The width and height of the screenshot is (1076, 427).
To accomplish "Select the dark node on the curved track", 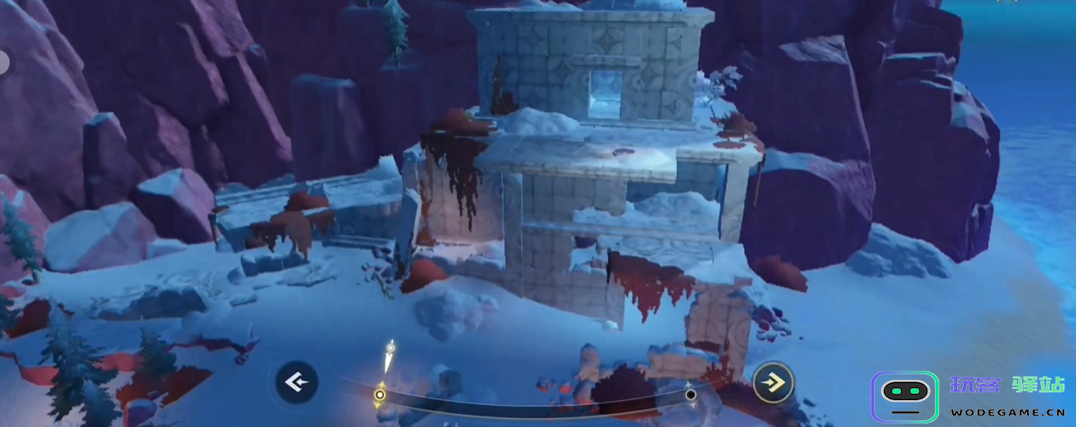I will [690, 395].
